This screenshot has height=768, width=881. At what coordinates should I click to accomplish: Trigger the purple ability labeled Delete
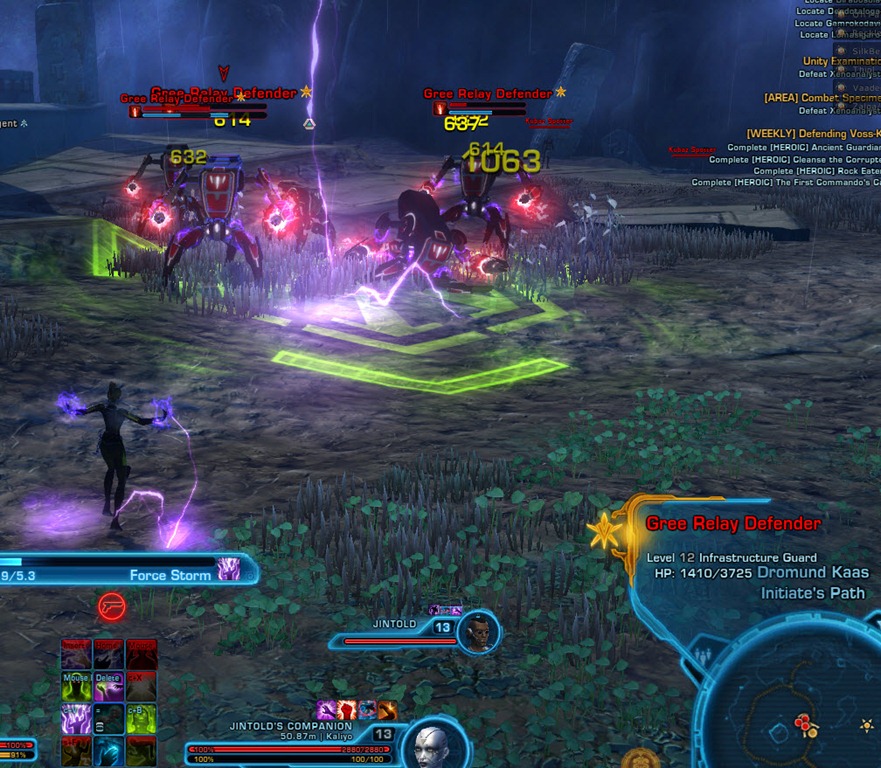[108, 685]
